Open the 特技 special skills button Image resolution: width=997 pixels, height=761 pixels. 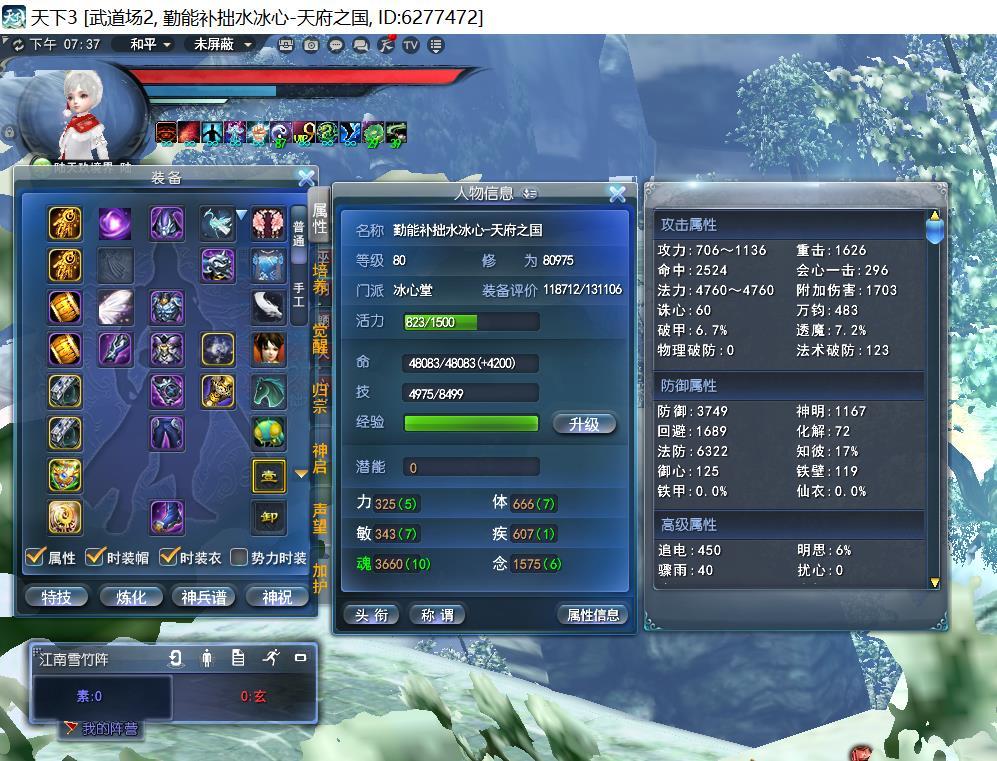coord(56,597)
